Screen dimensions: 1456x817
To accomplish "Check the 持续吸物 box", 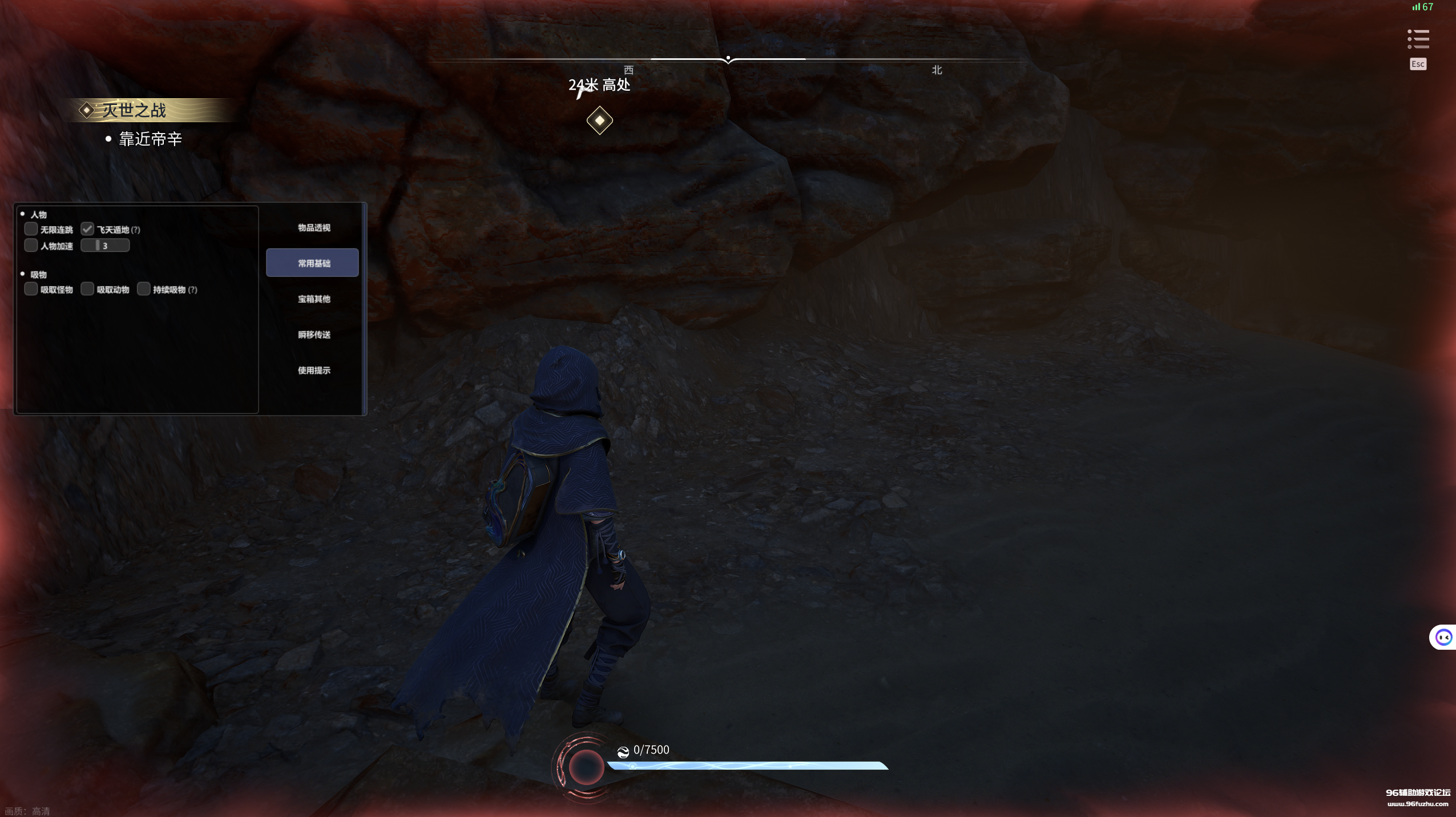I will [144, 289].
